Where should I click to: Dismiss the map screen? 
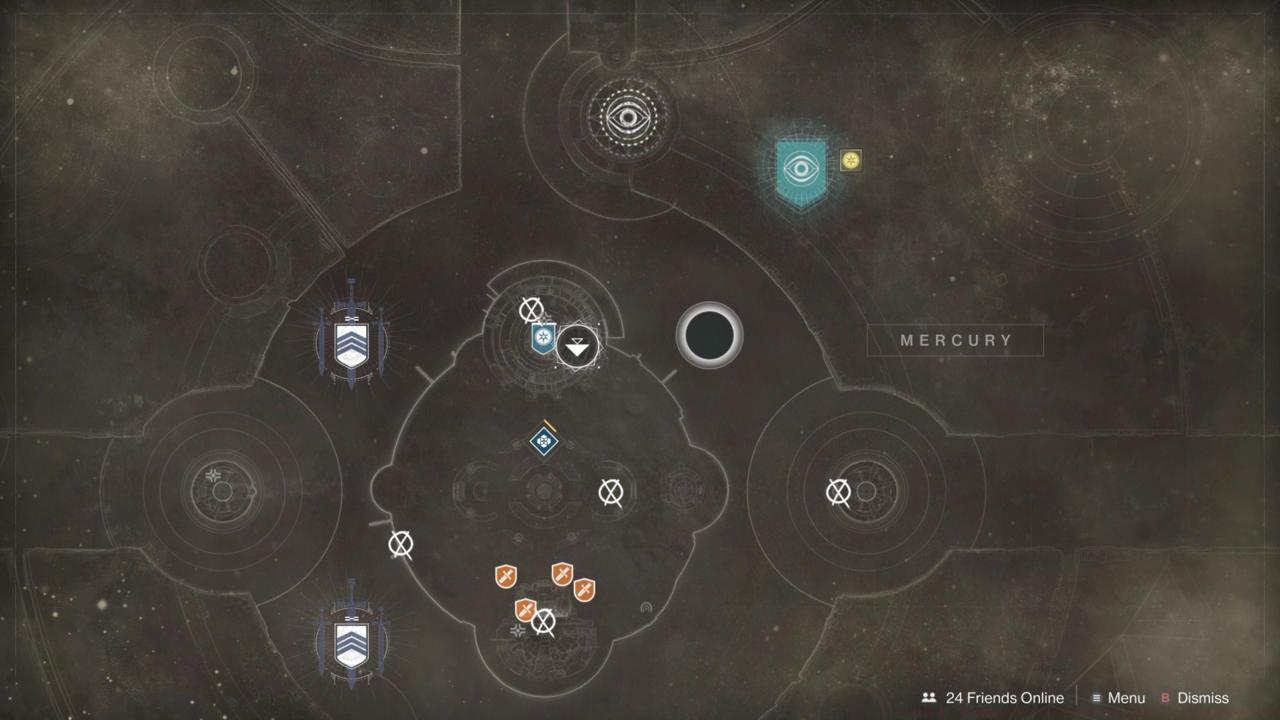(x=1204, y=698)
